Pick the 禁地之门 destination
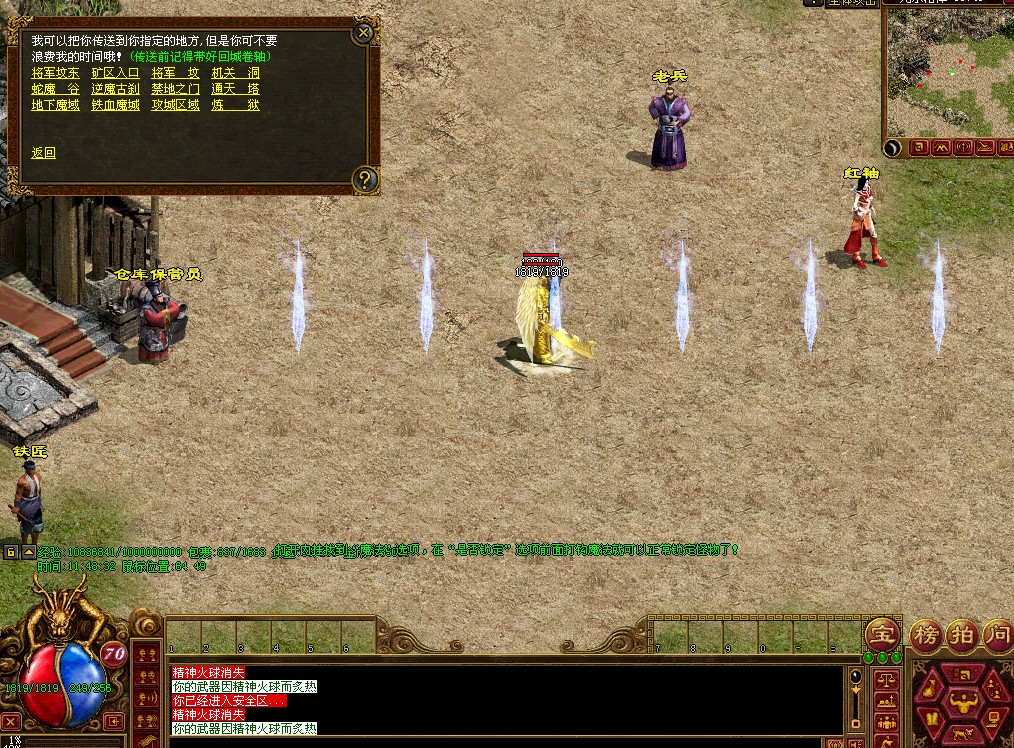The width and height of the screenshot is (1014, 748). click(x=175, y=89)
